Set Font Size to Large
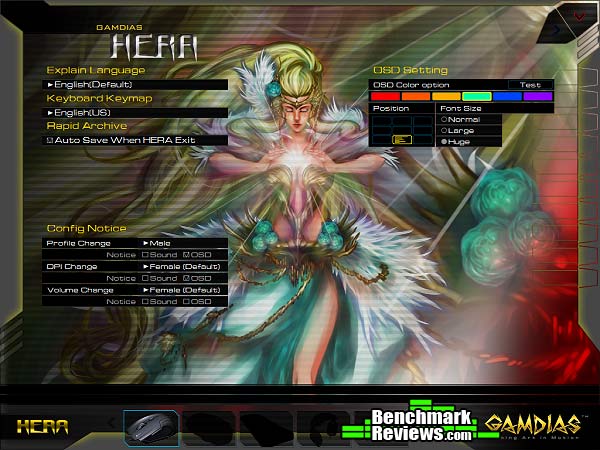Image resolution: width=600 pixels, height=450 pixels. (x=444, y=130)
